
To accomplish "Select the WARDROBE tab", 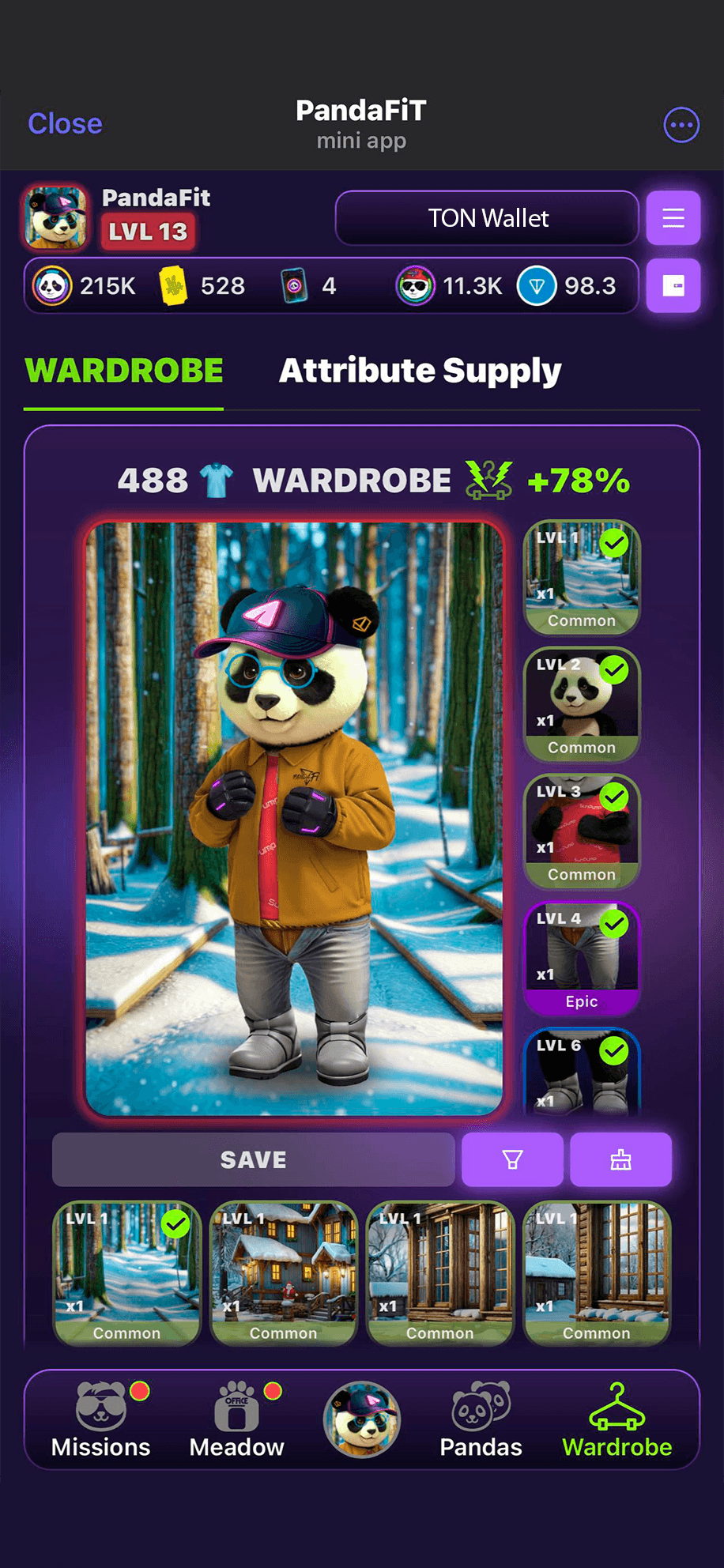I will [124, 371].
